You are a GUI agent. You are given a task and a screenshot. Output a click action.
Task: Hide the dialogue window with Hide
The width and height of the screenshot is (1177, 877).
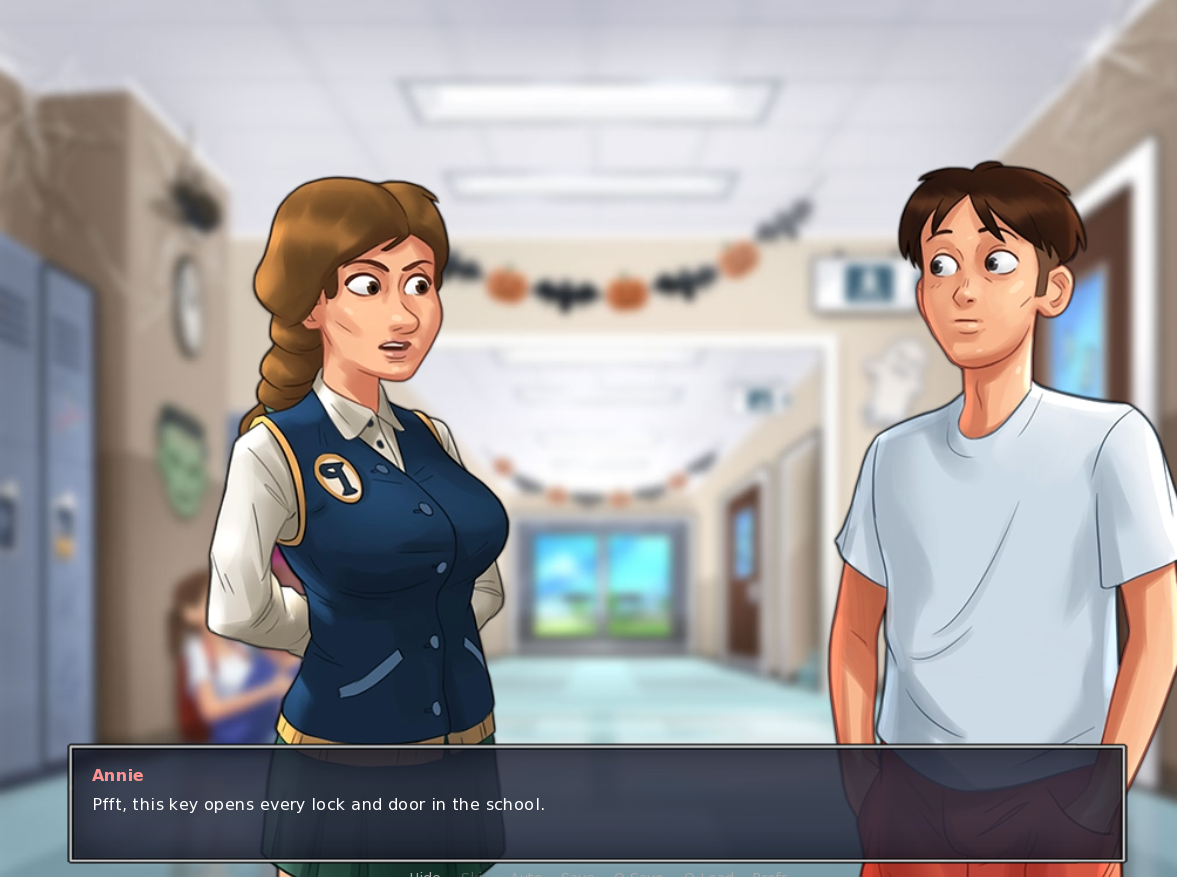pyautogui.click(x=425, y=873)
